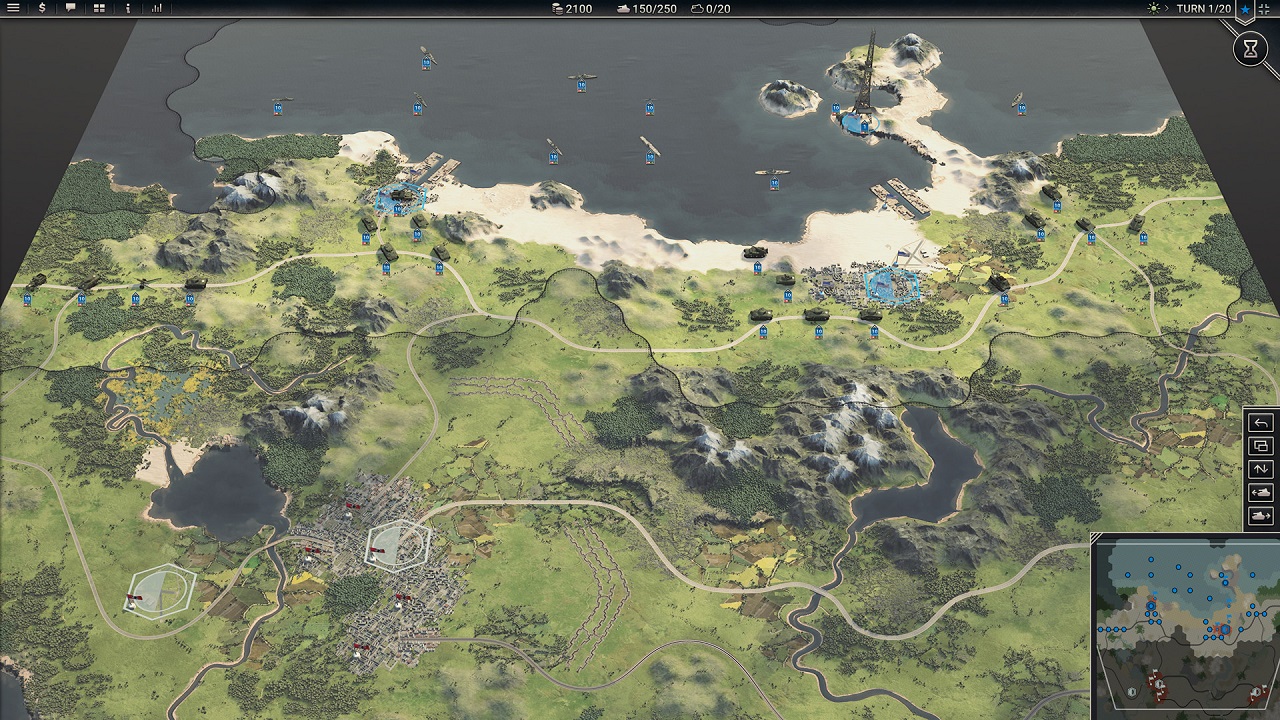
Task: Show the unit list grid panel
Action: [x=99, y=8]
